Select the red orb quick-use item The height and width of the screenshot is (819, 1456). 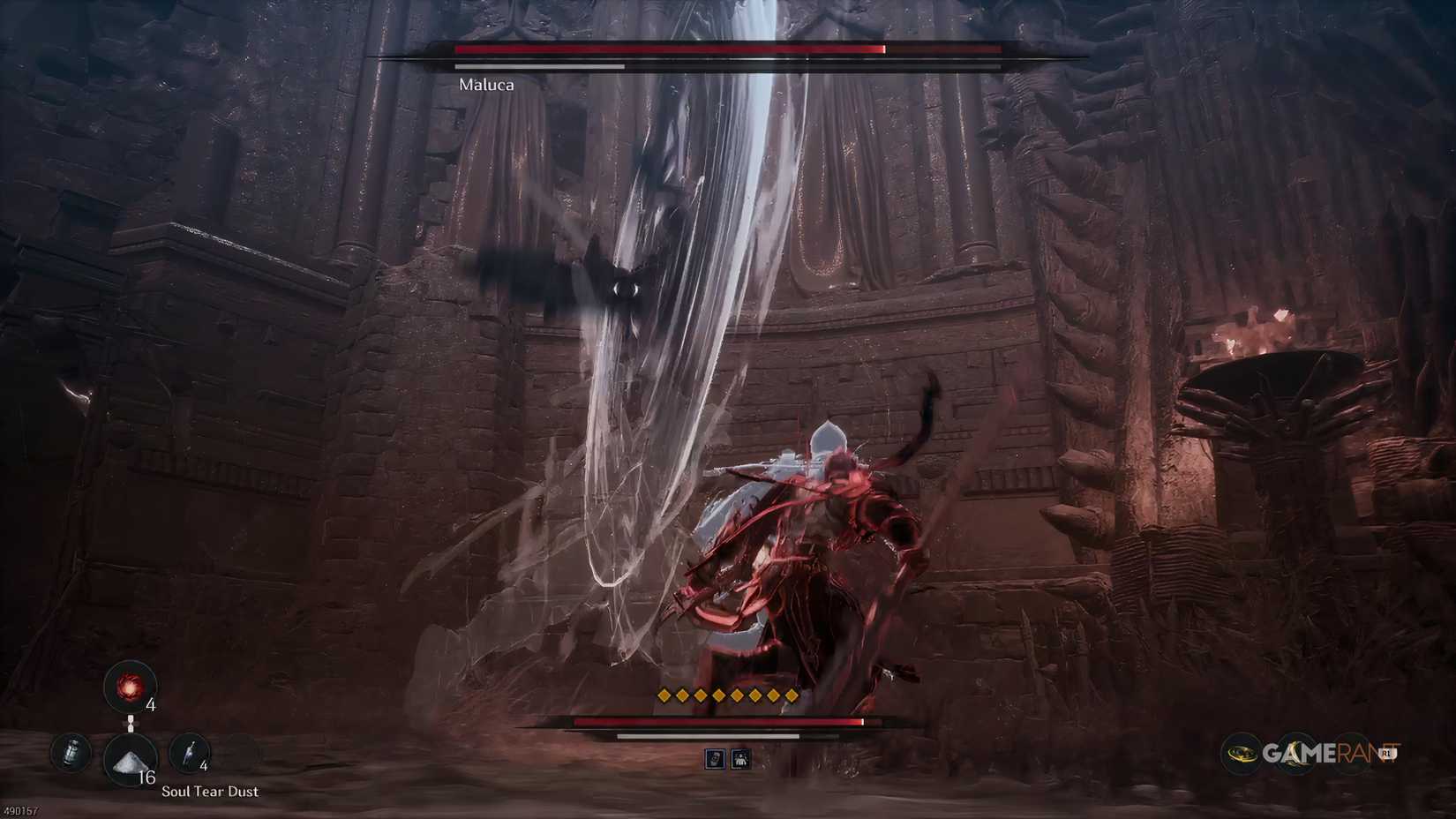129,688
